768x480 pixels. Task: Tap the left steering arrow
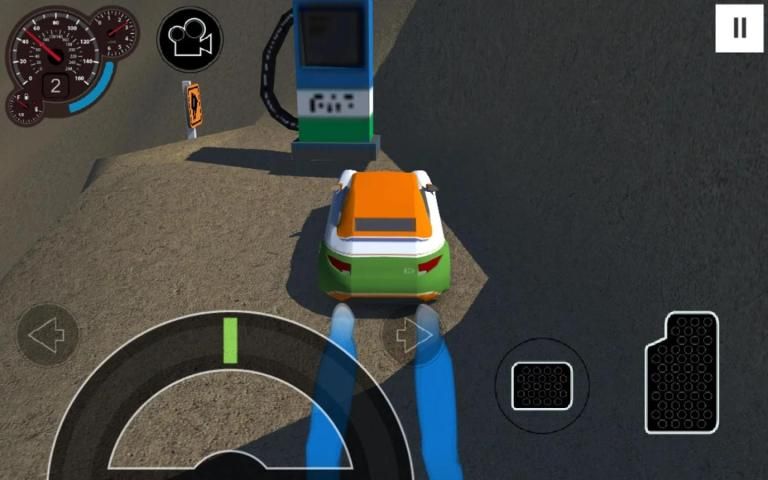(47, 335)
